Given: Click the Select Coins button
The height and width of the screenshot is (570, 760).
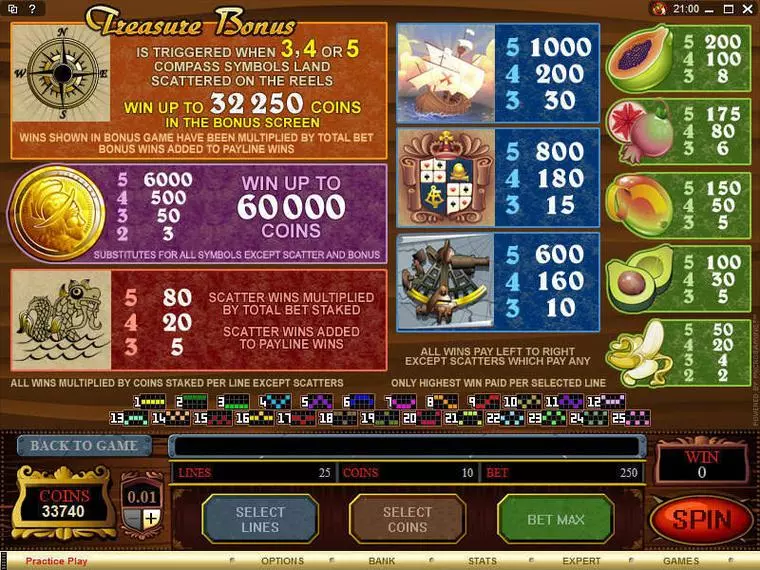Looking at the screenshot, I should (407, 519).
